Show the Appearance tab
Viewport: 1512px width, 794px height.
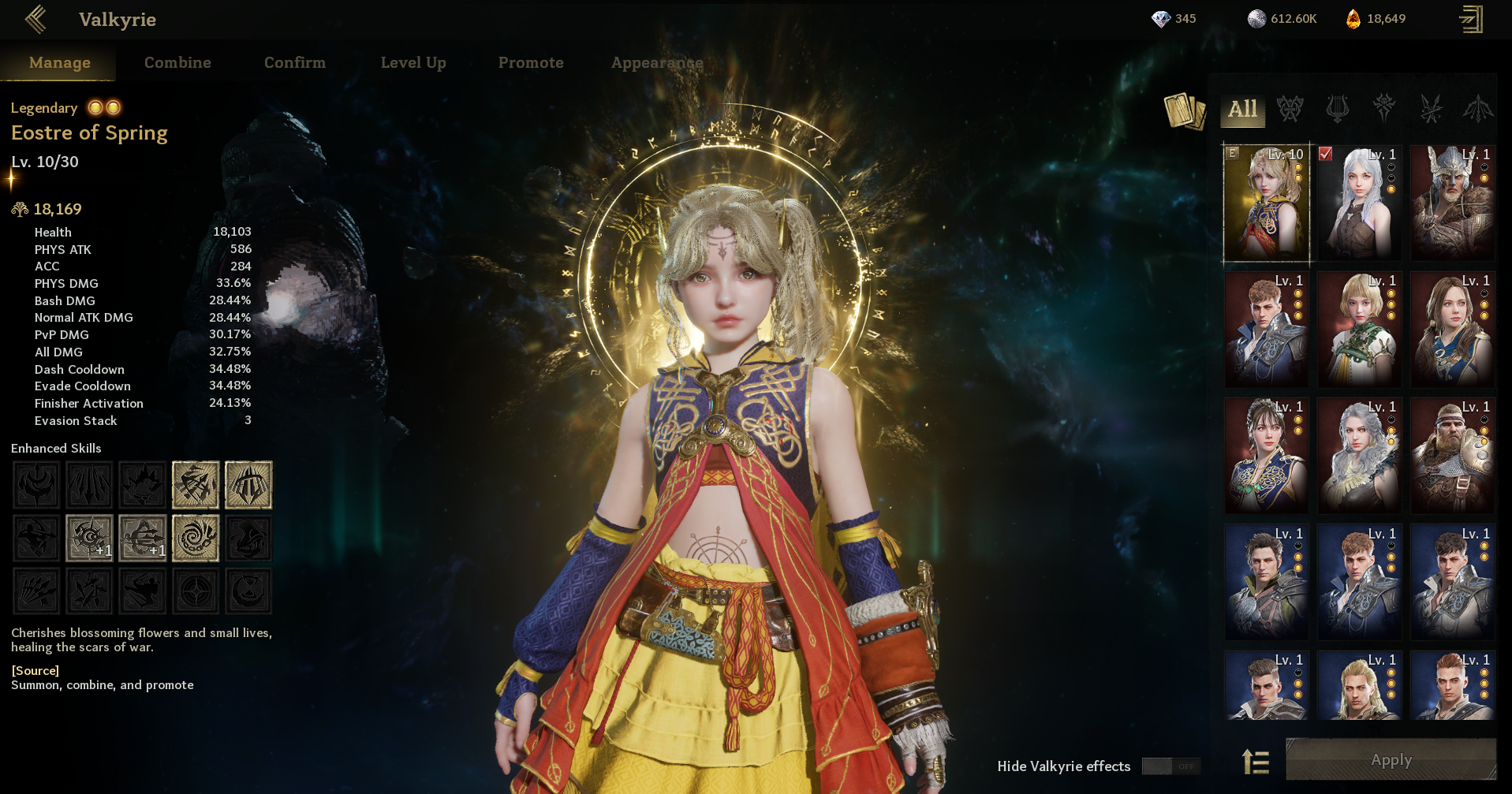click(656, 62)
